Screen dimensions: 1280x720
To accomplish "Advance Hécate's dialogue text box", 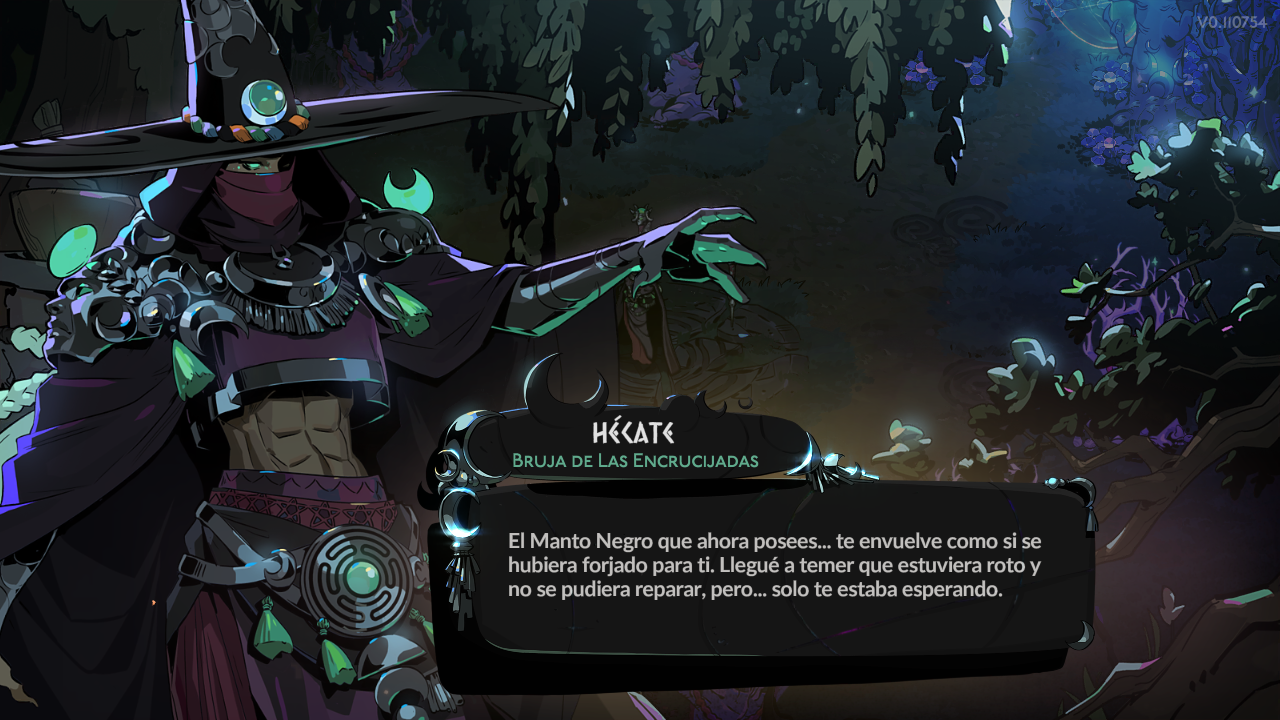I will click(x=775, y=566).
